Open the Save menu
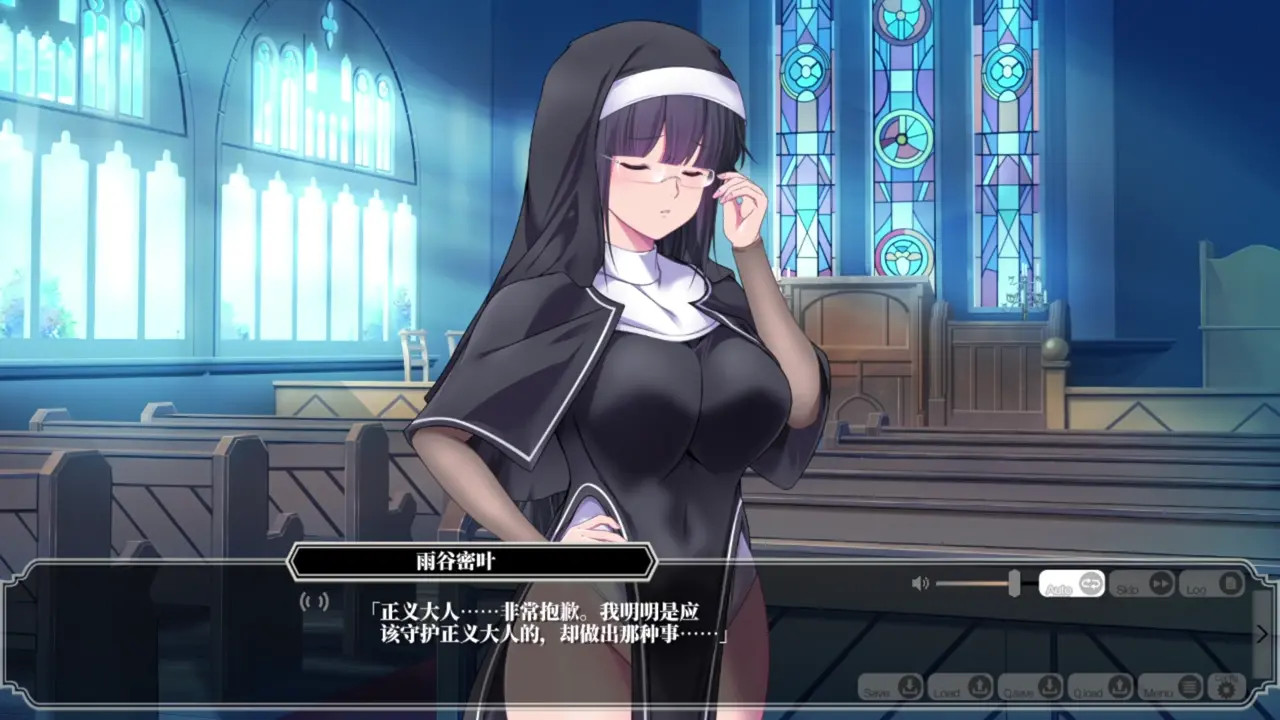1280x720 pixels. (890, 688)
